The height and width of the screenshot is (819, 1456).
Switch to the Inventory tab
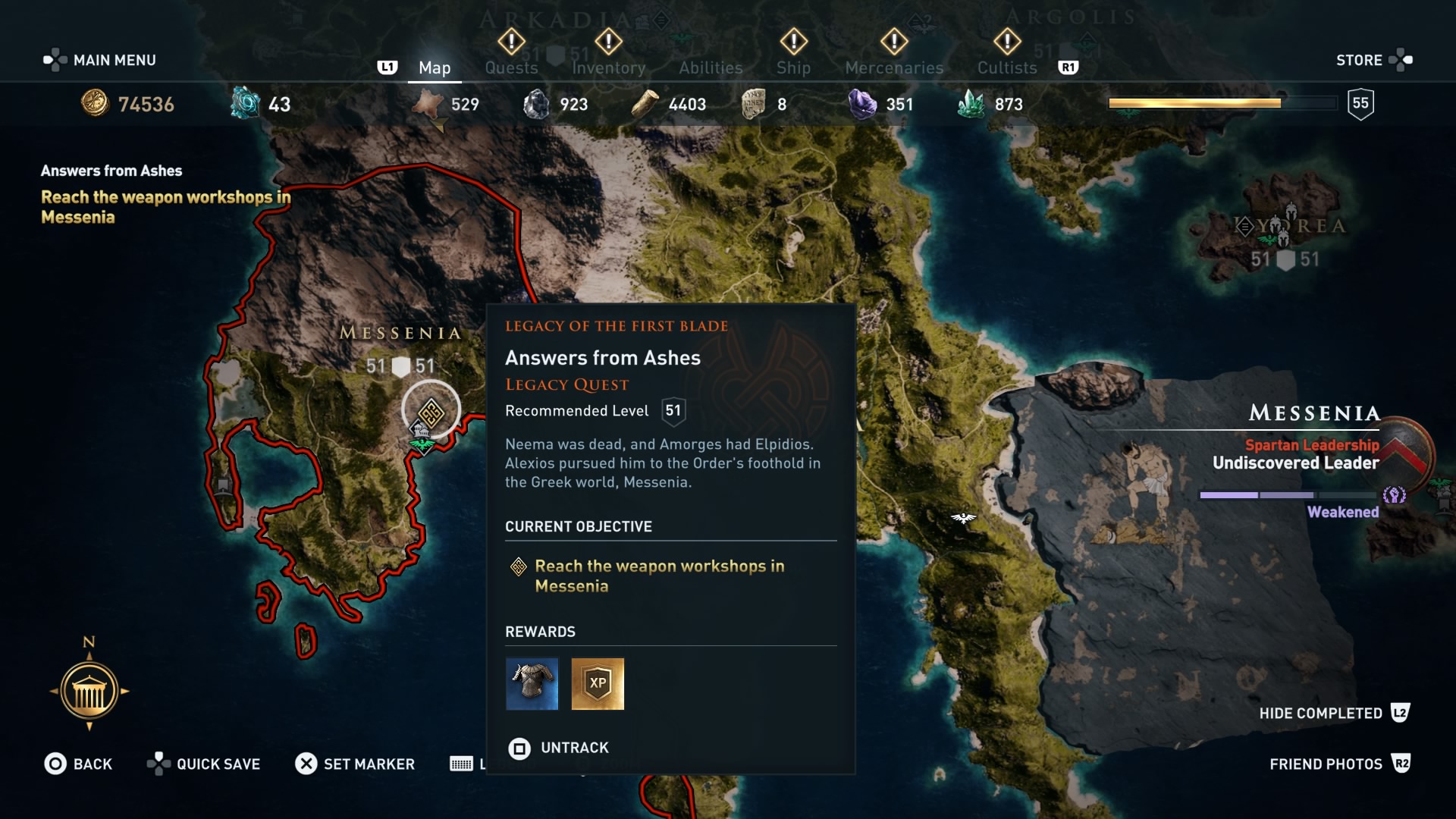coord(608,67)
